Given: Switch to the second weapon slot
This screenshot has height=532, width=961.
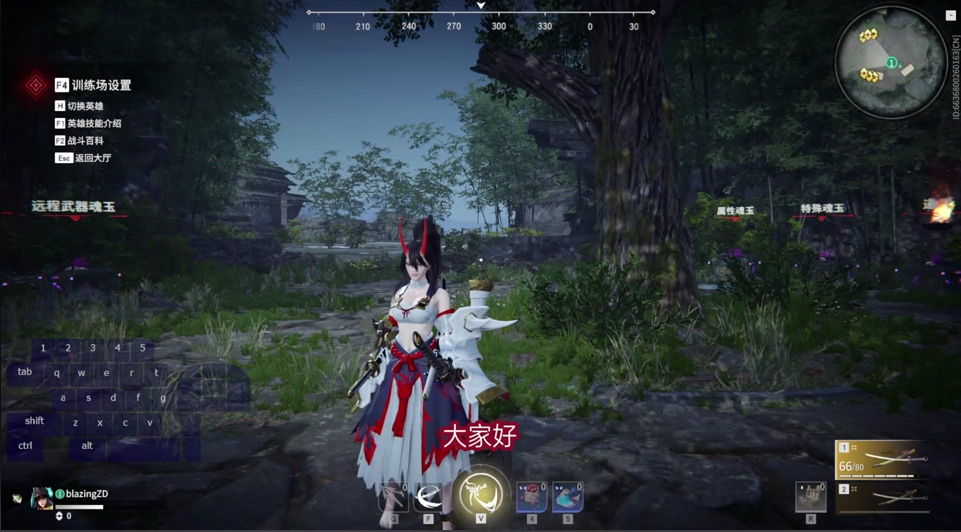Looking at the screenshot, I should 880,496.
